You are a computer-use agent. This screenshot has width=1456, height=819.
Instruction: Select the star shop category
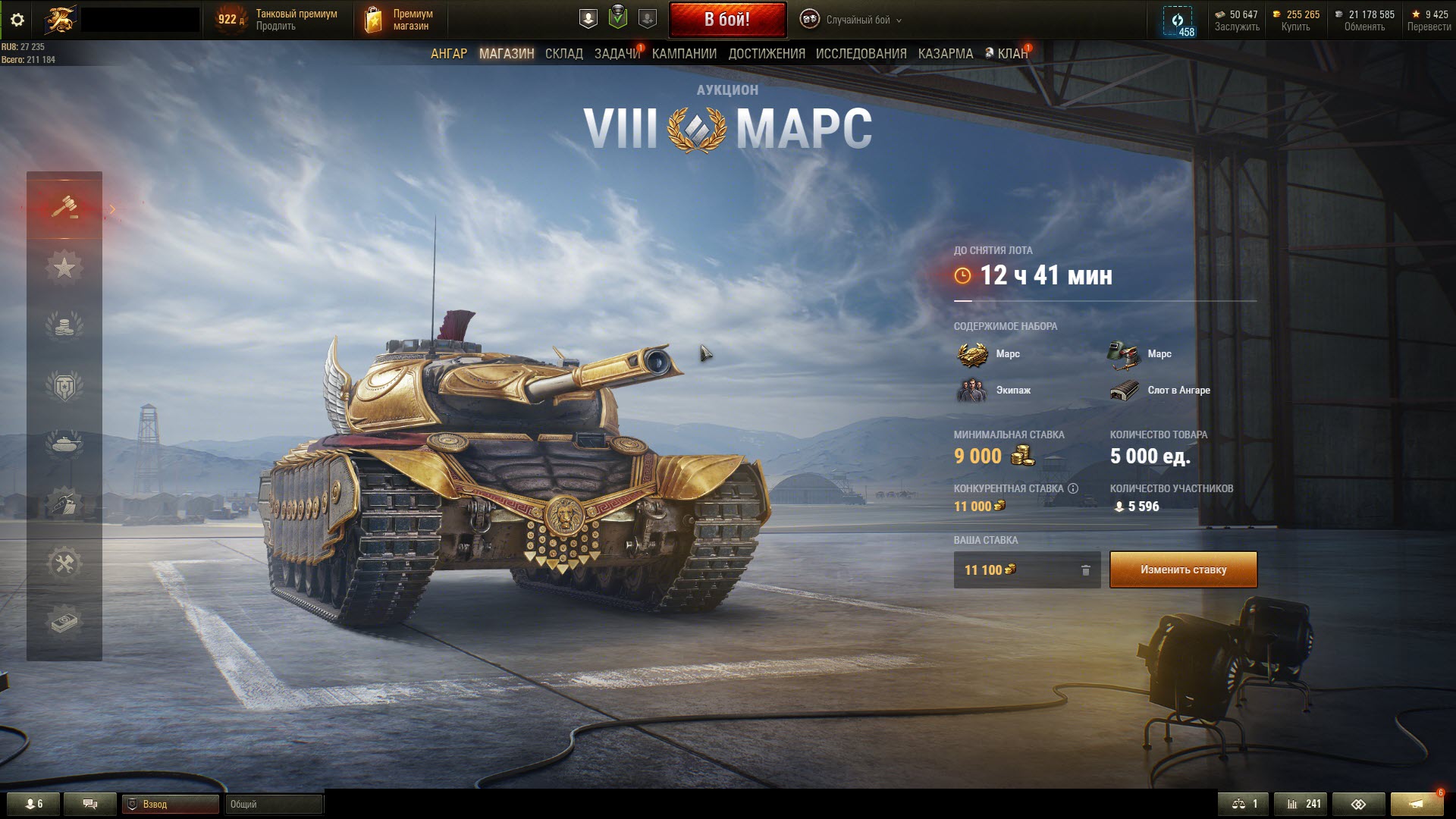(64, 267)
